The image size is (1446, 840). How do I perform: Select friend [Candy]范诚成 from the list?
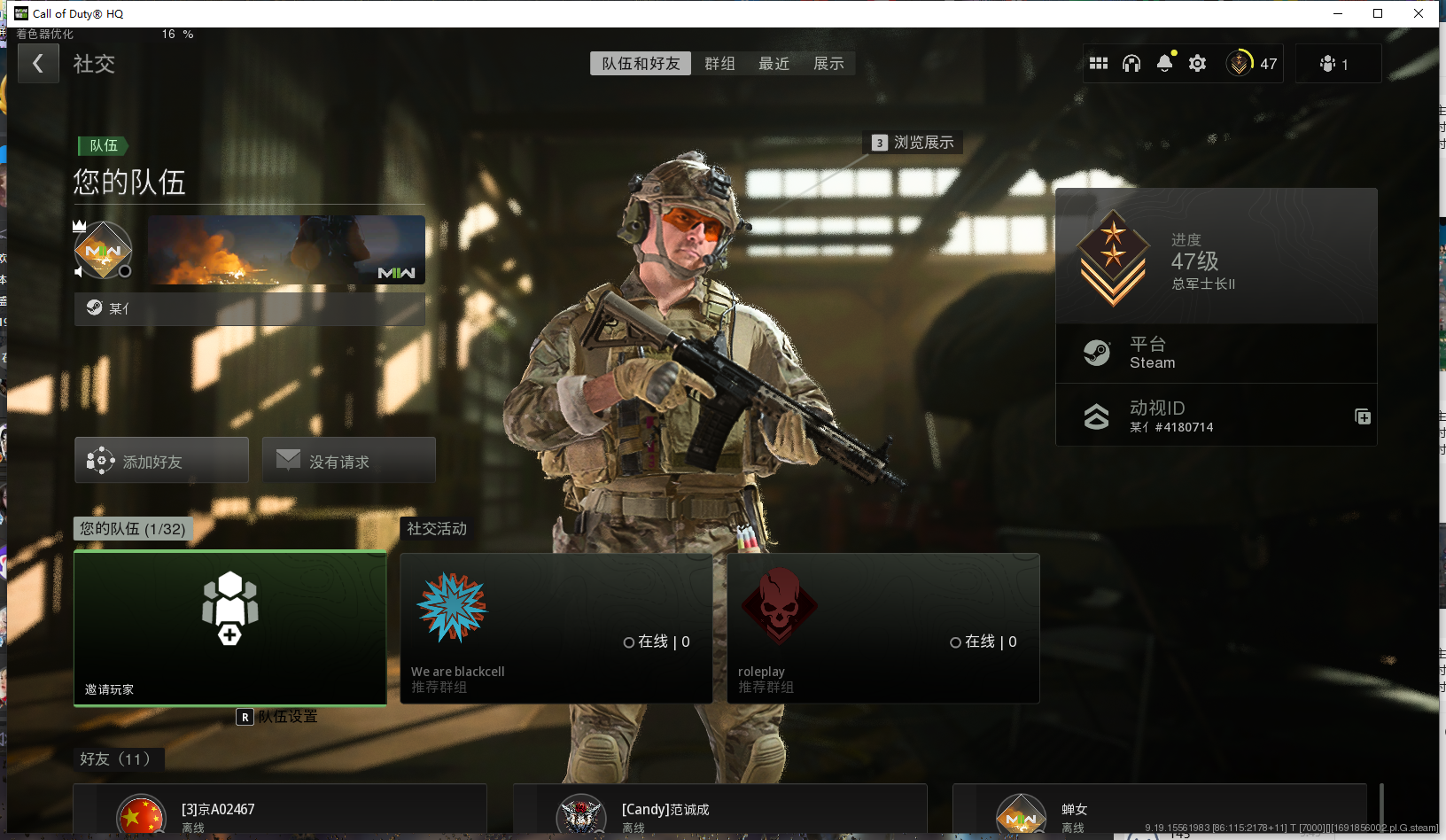(x=719, y=813)
